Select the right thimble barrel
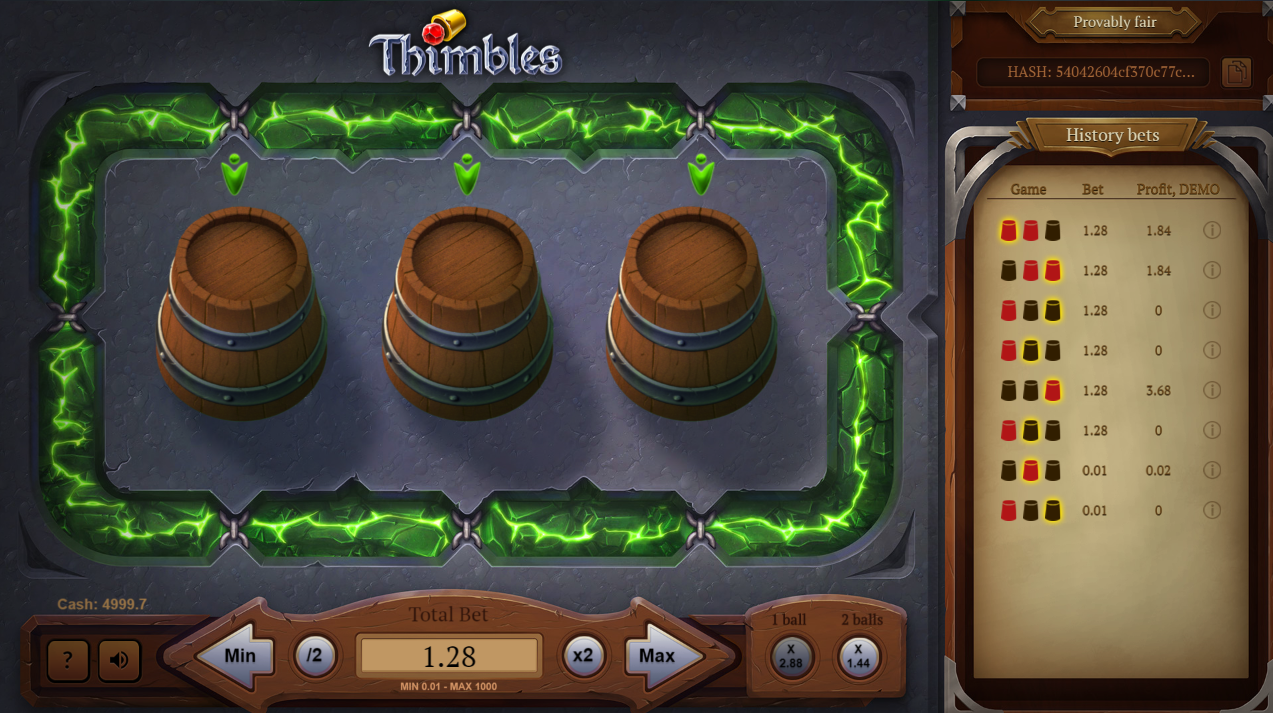 [691, 310]
